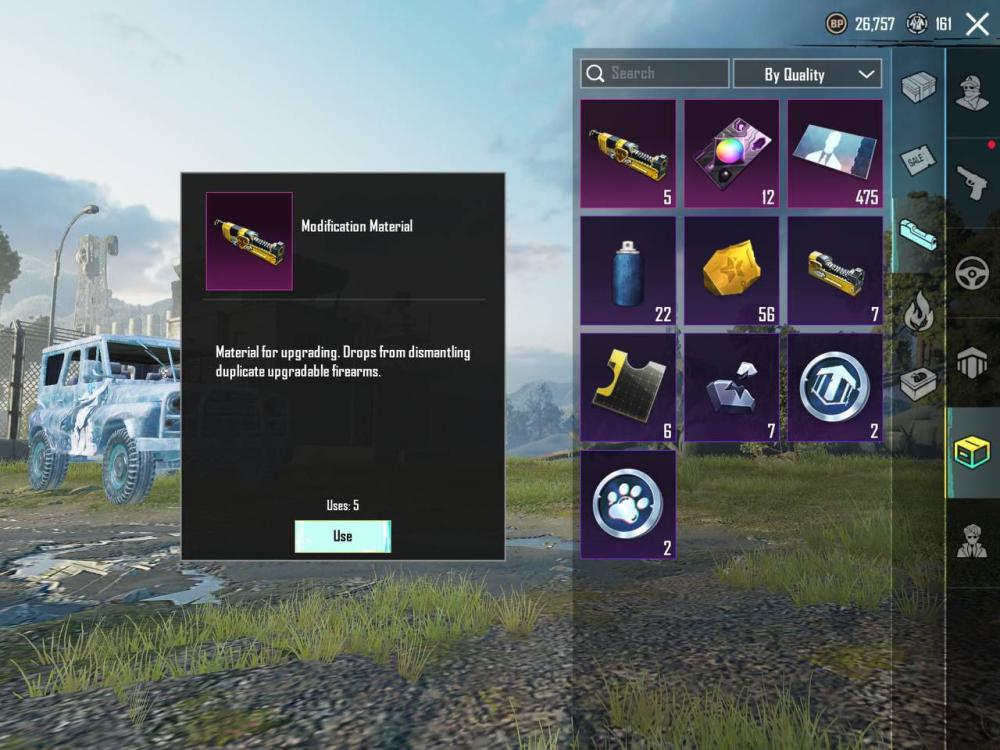Image resolution: width=1000 pixels, height=750 pixels.
Task: Select the gold material slot with 7
Action: [x=835, y=270]
